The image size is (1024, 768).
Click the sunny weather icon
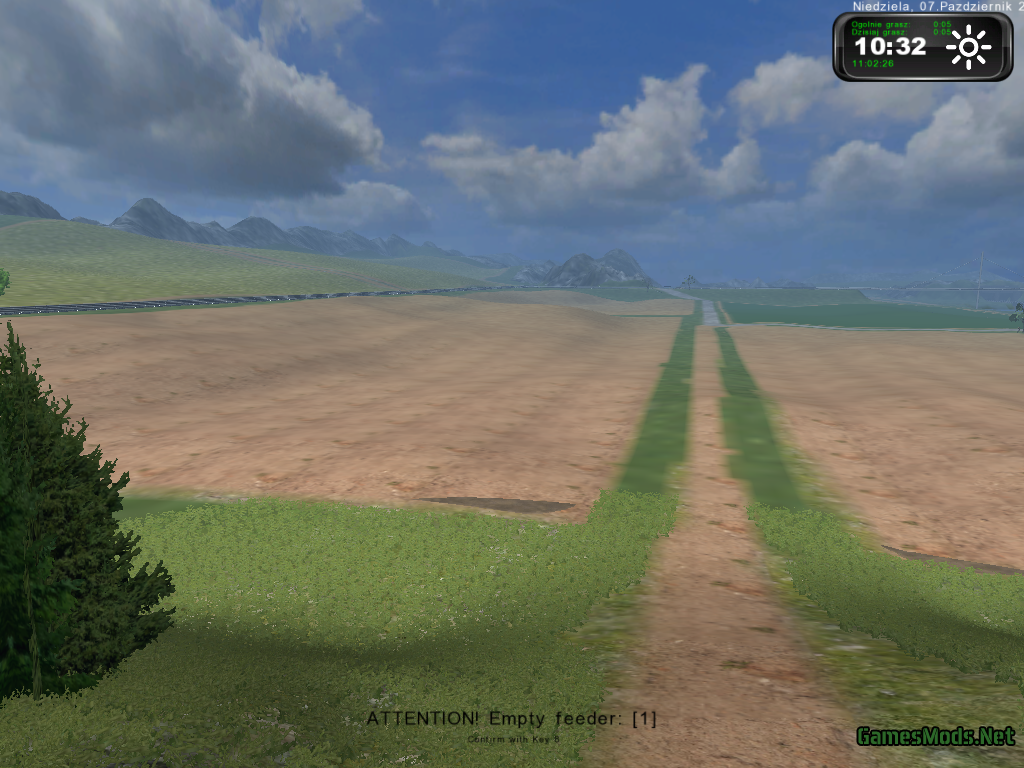(x=968, y=47)
